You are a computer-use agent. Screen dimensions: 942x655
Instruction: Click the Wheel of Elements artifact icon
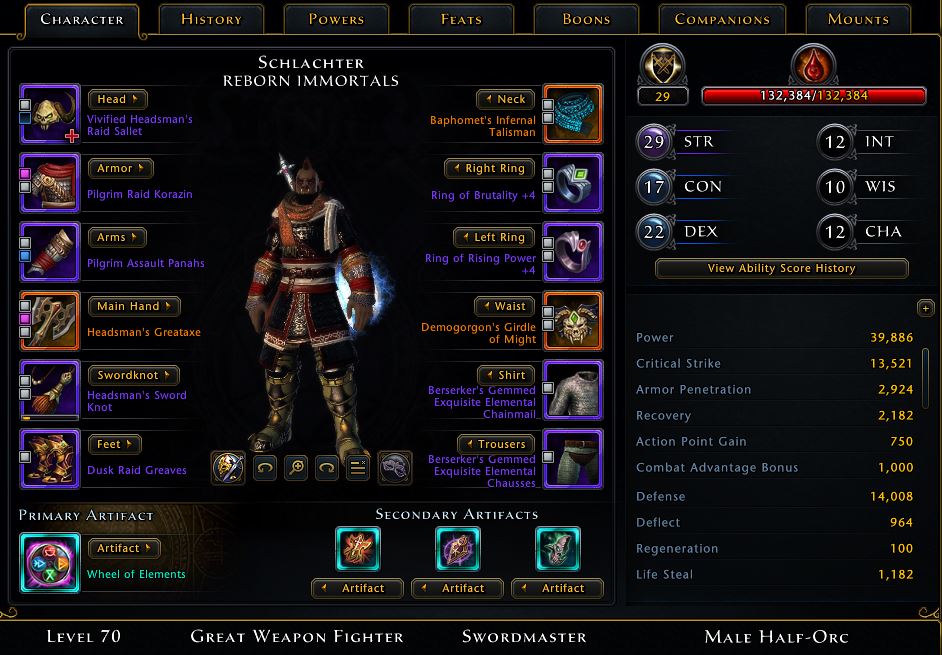click(x=50, y=563)
